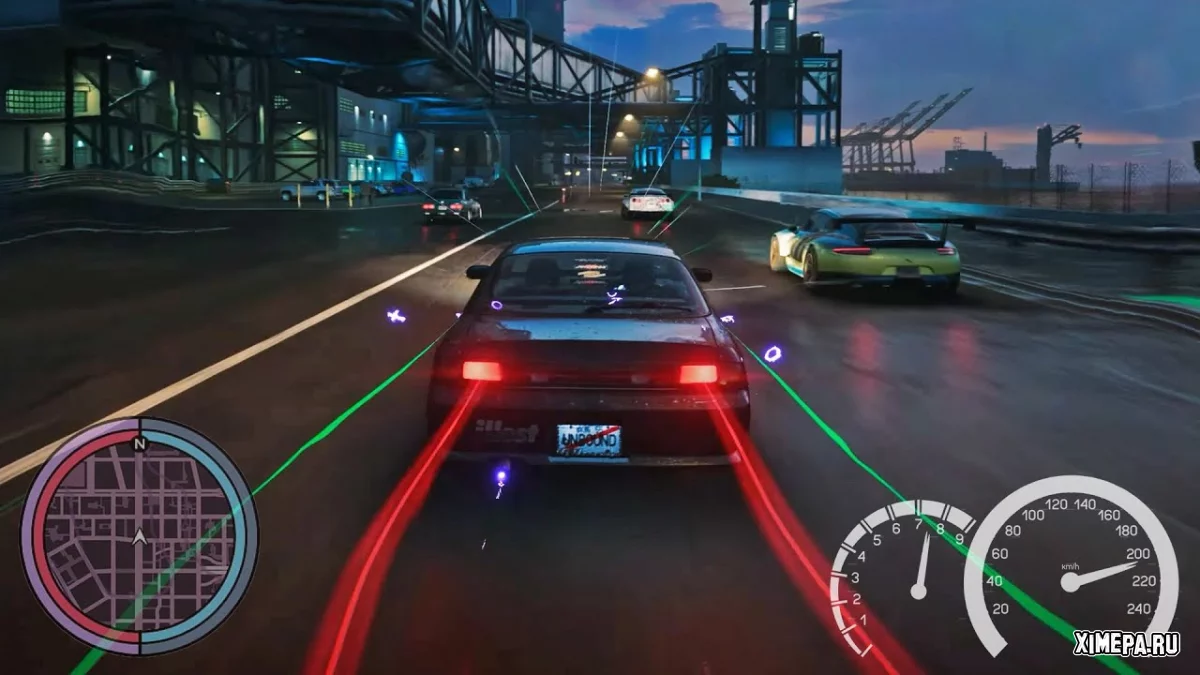Open the circular city minimap
The width and height of the screenshot is (1200, 675).
click(139, 537)
